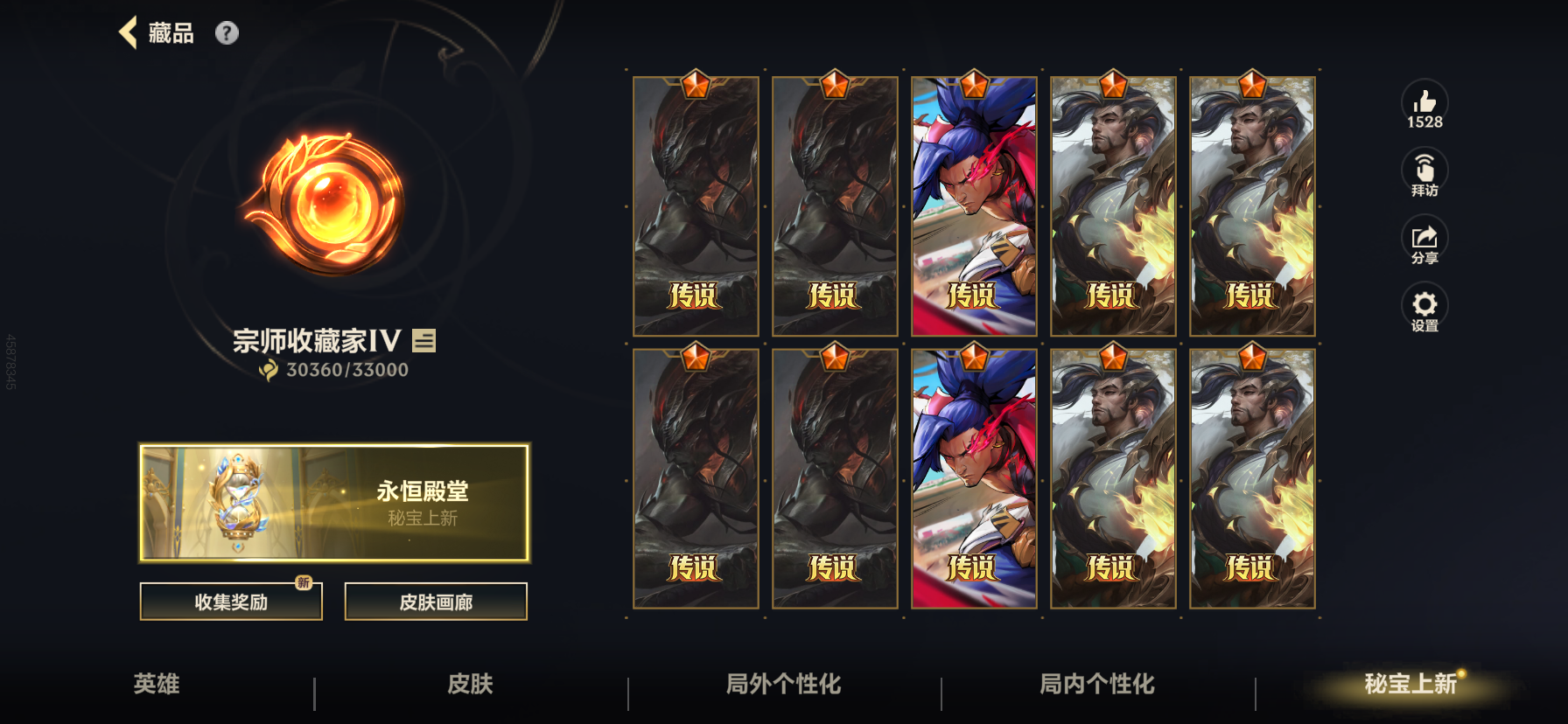Tap the currency coin icon near the progress numbers

pyautogui.click(x=268, y=369)
